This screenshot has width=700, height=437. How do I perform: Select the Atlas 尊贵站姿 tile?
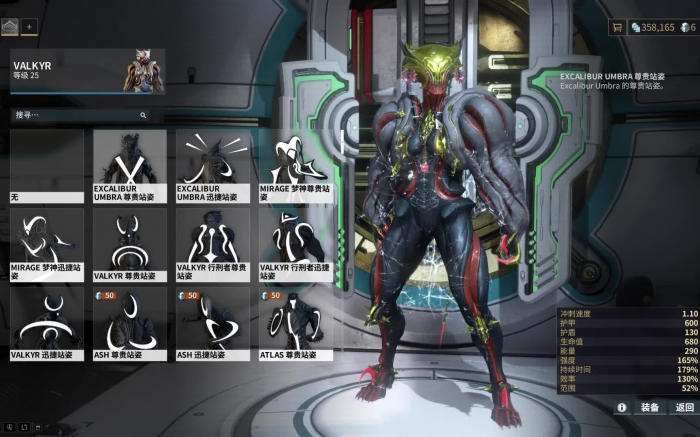point(296,324)
